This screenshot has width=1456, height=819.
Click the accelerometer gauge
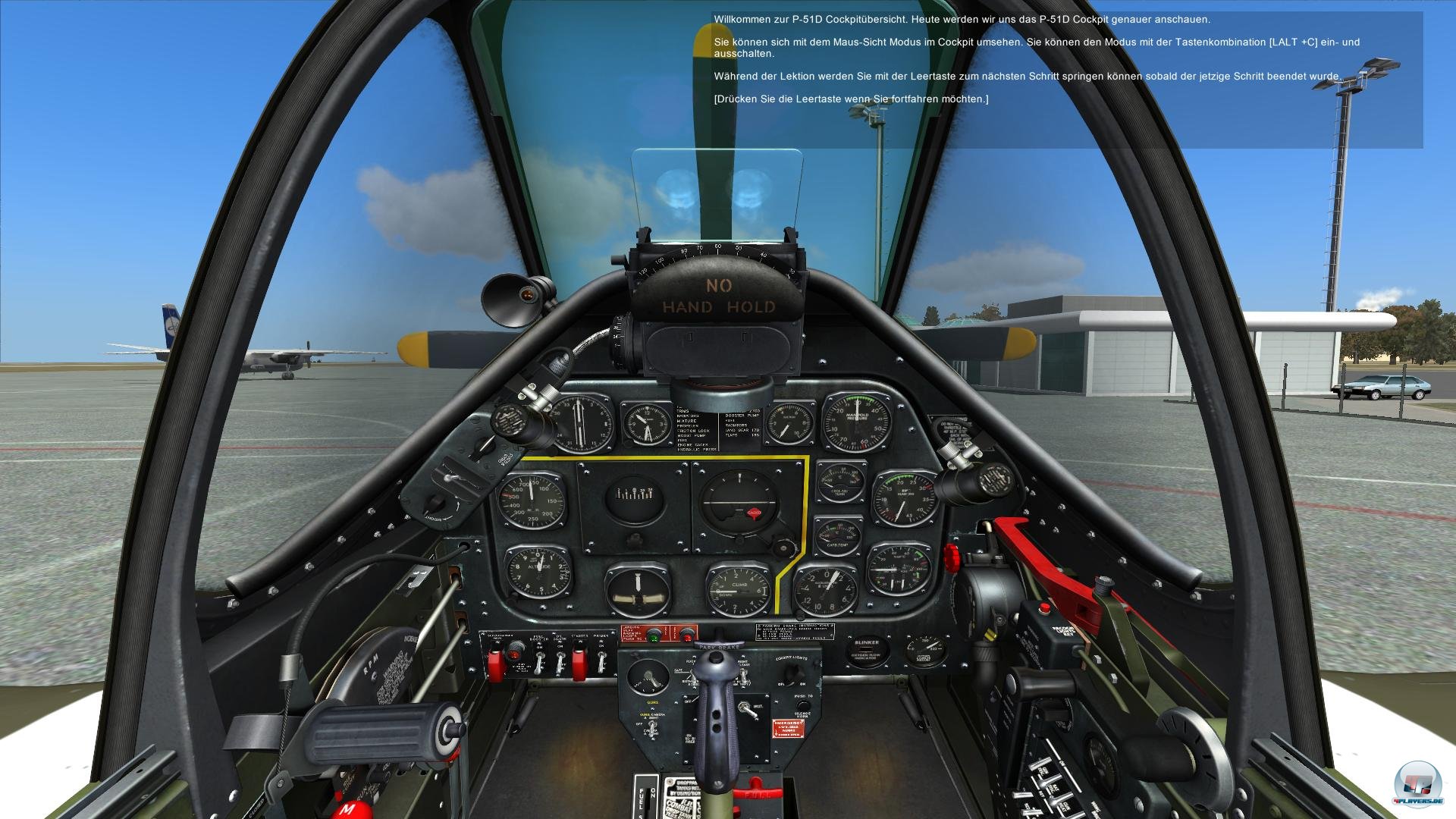click(826, 588)
